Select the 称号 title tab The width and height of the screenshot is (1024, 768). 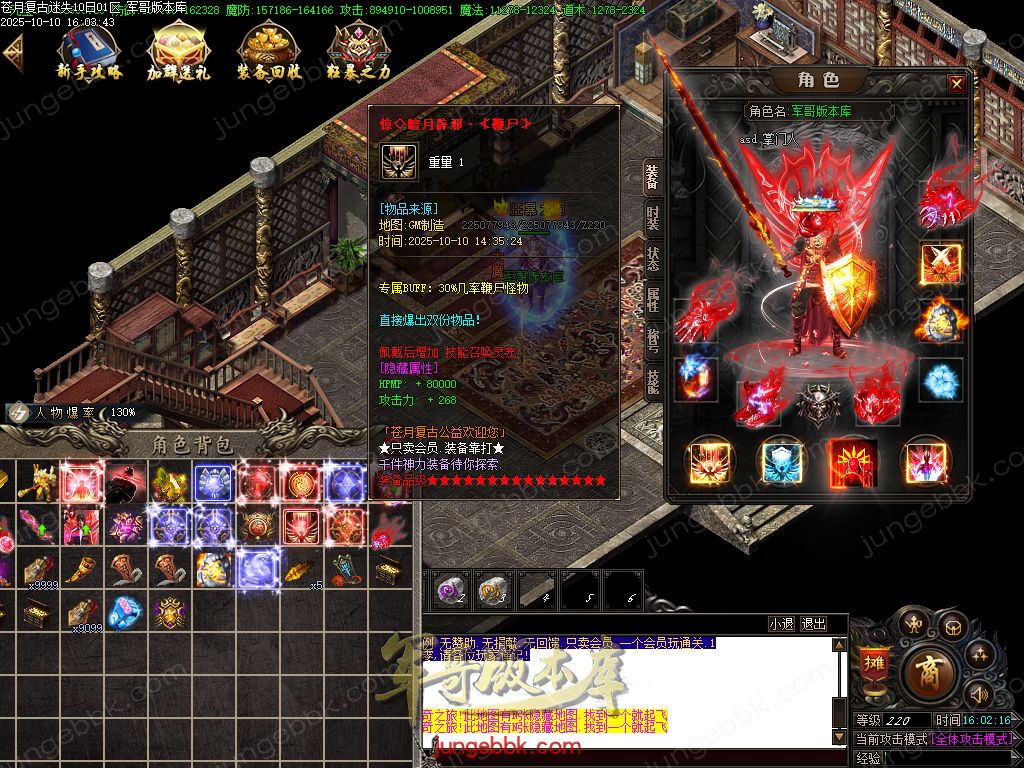(652, 341)
